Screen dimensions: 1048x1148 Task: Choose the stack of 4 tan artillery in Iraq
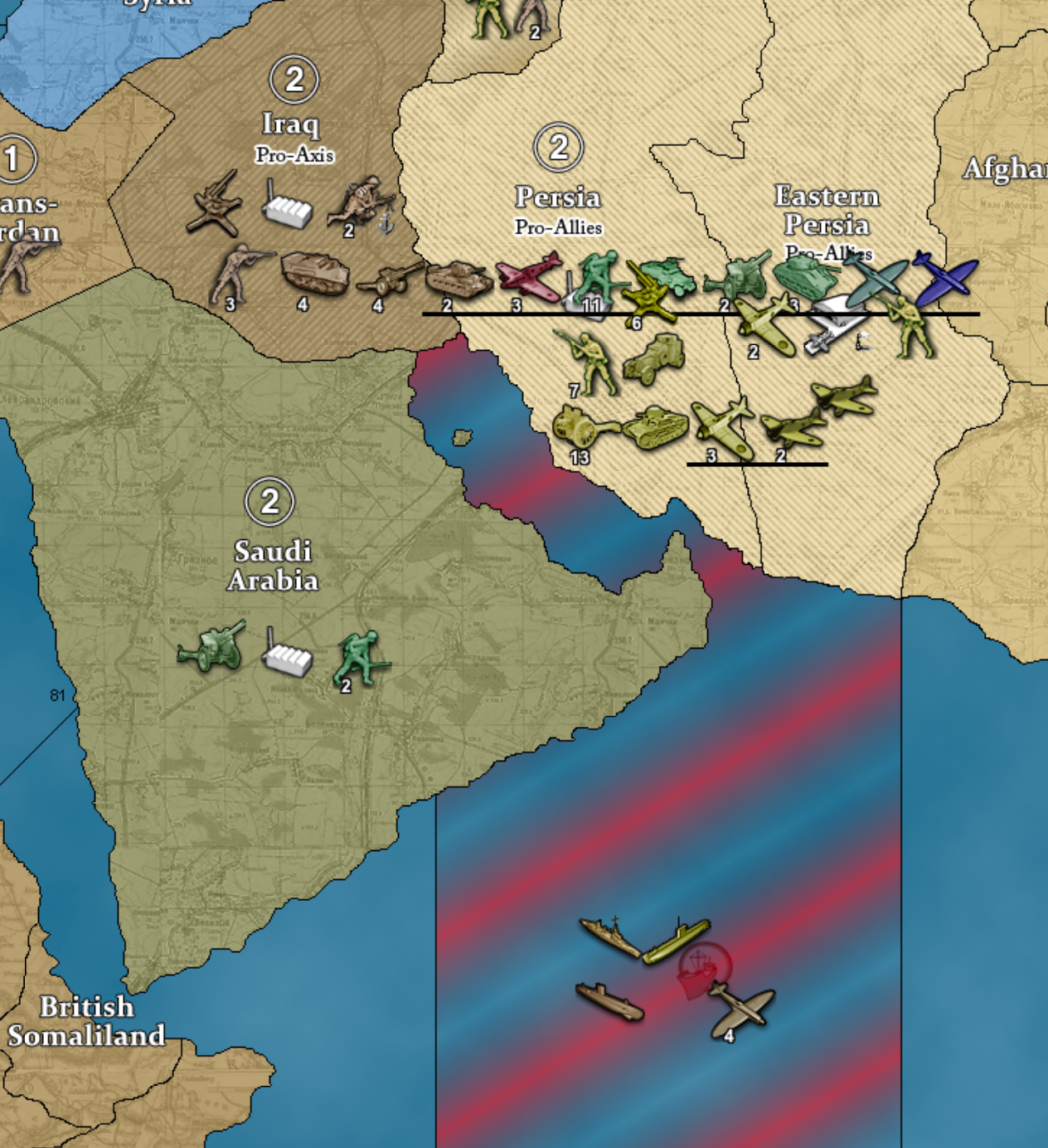pyautogui.click(x=389, y=279)
